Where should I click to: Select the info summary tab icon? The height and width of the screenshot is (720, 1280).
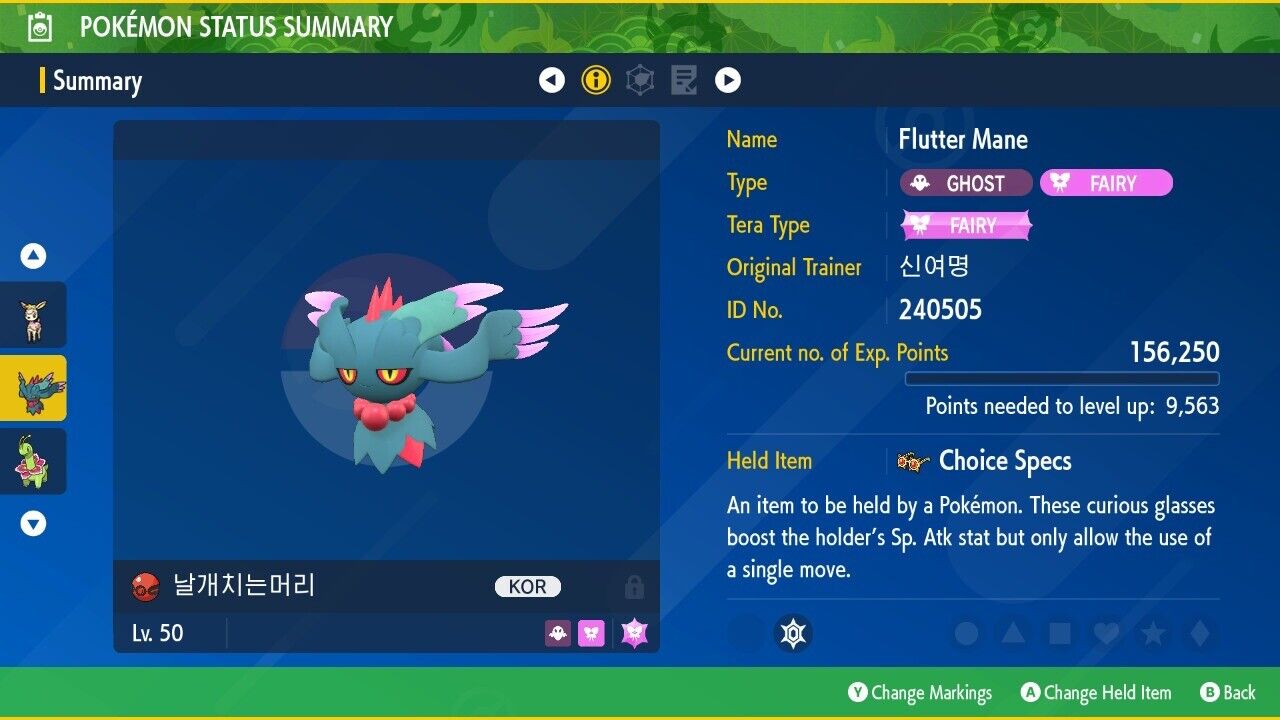coord(596,80)
